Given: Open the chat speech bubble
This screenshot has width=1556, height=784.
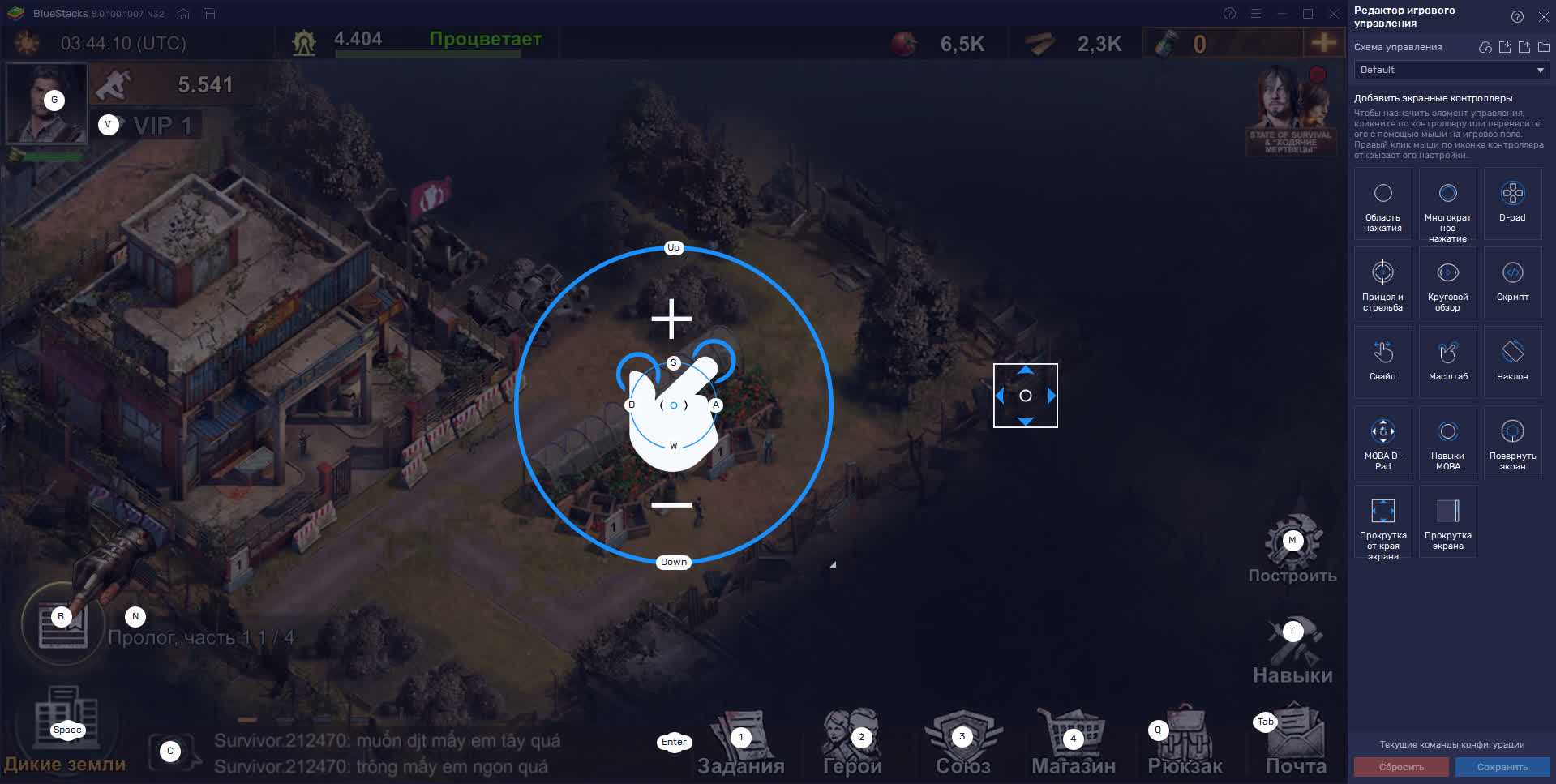Looking at the screenshot, I should 171,752.
